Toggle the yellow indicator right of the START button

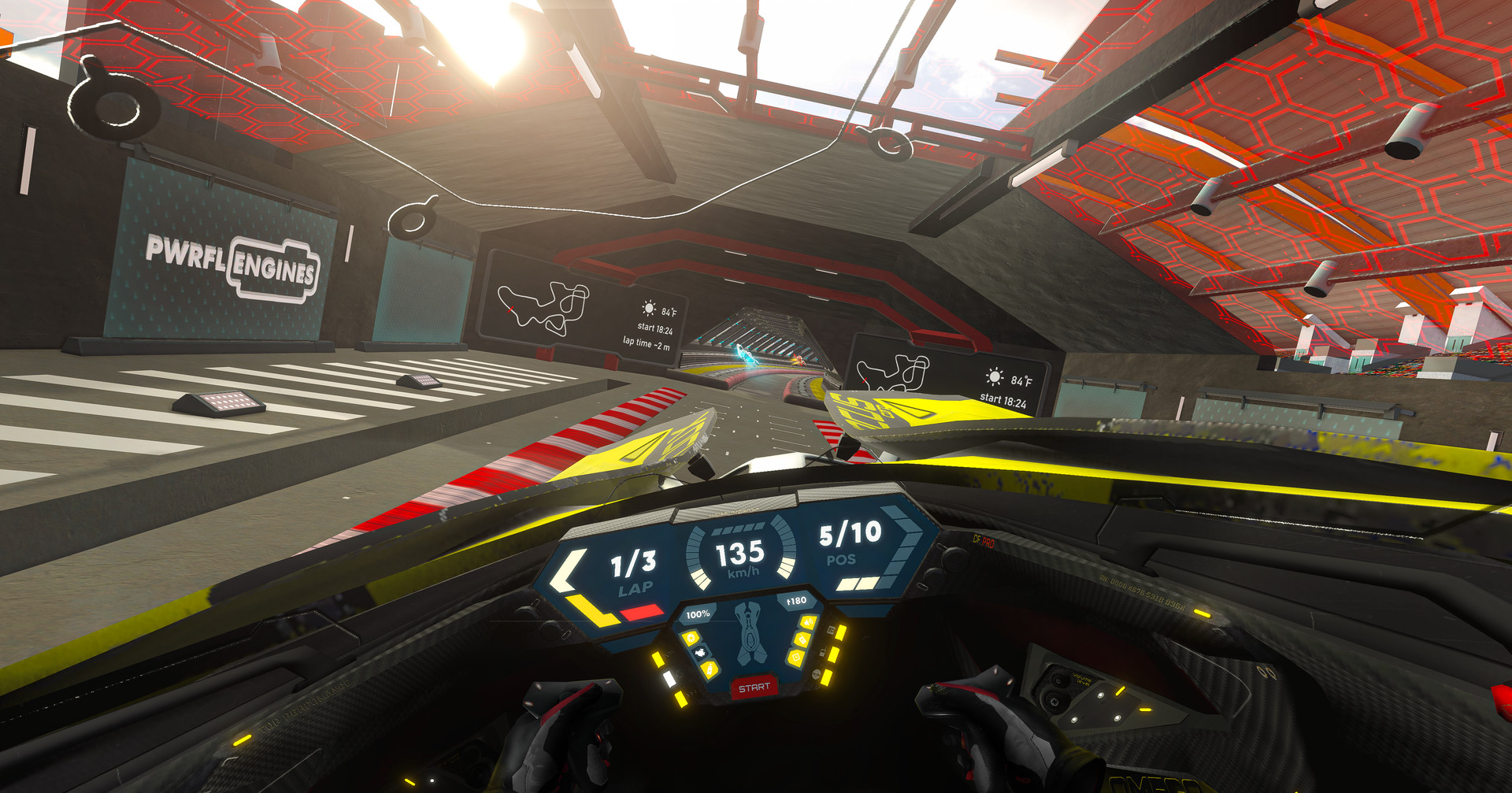click(825, 677)
